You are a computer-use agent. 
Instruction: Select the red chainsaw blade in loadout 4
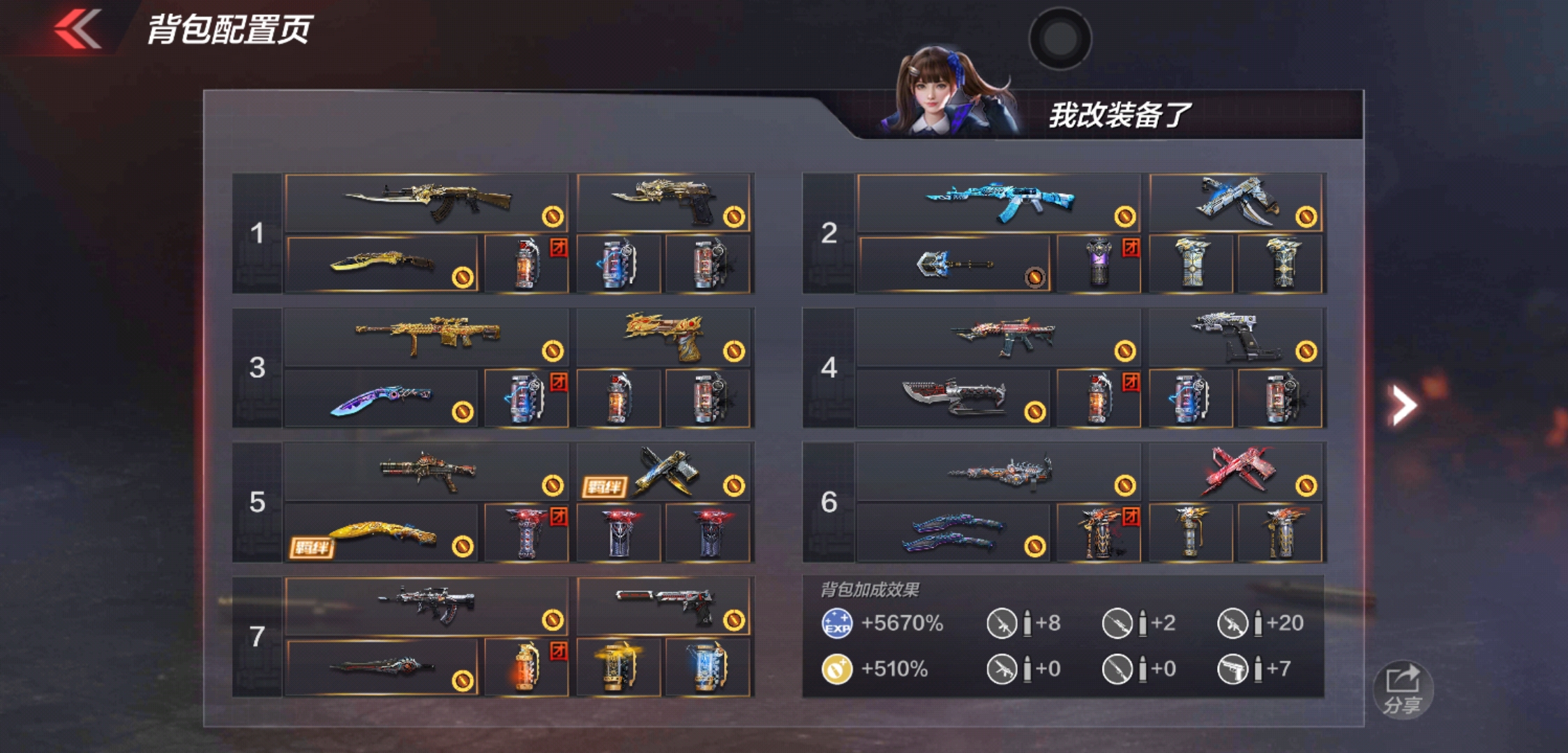point(953,400)
